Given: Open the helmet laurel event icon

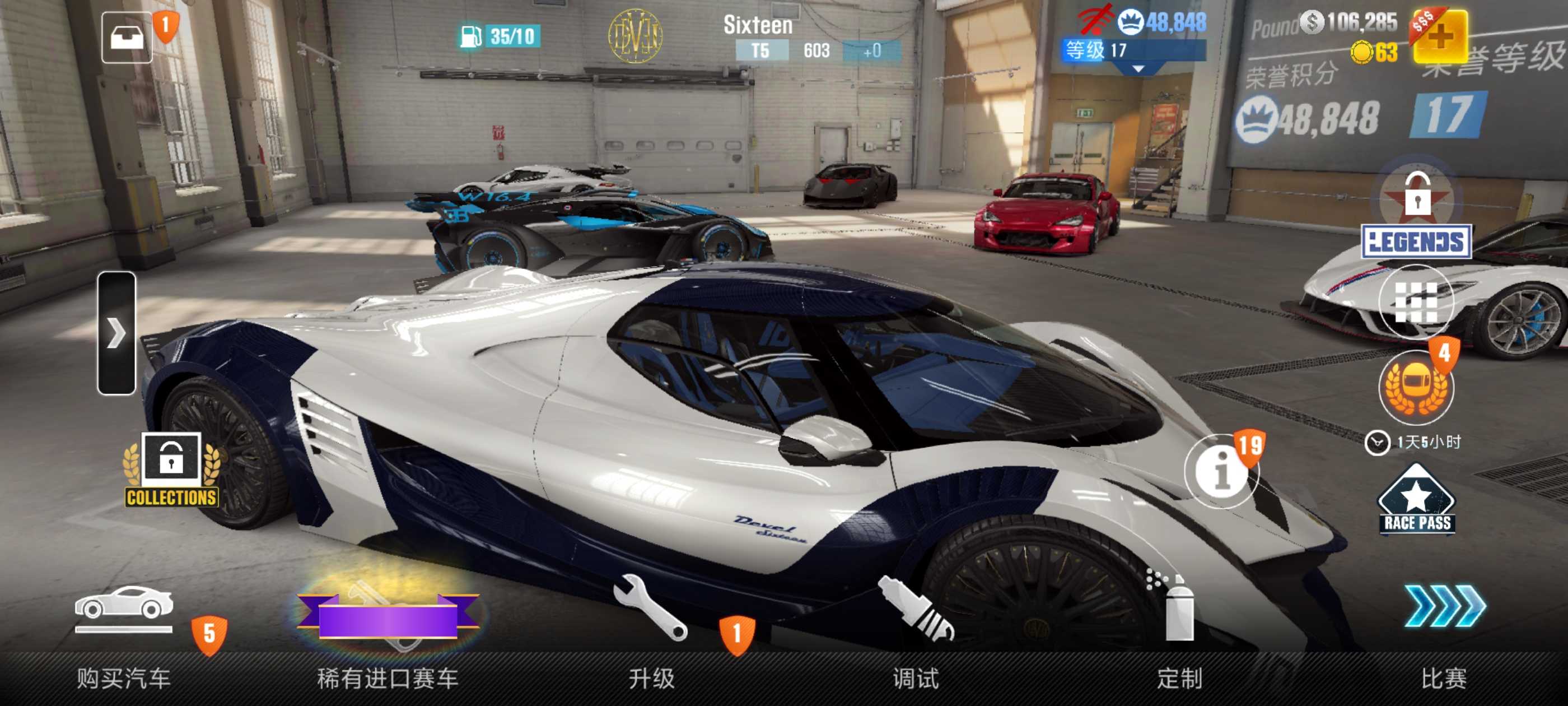Looking at the screenshot, I should coord(1416,387).
